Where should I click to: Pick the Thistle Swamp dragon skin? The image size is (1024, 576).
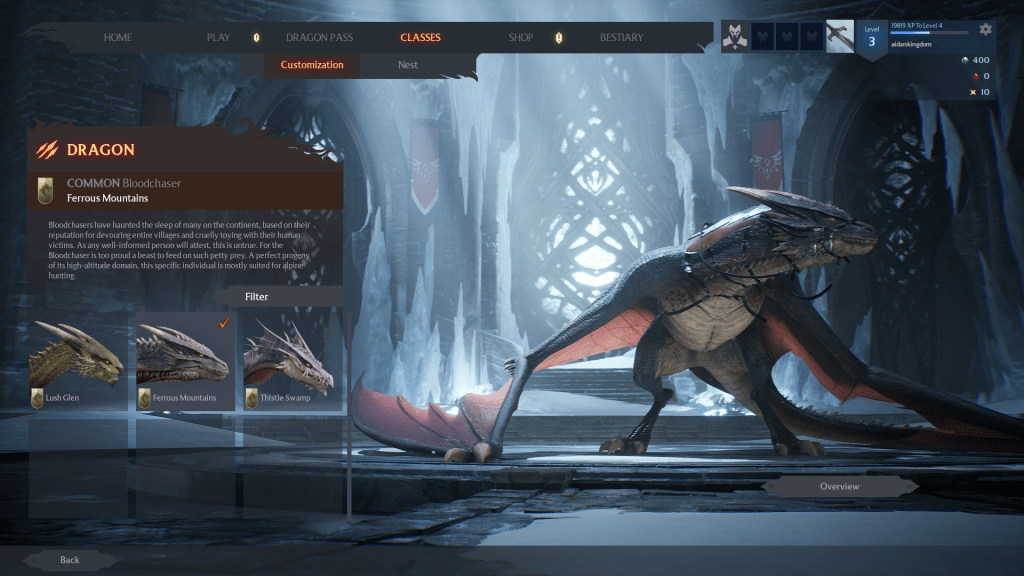pyautogui.click(x=290, y=360)
